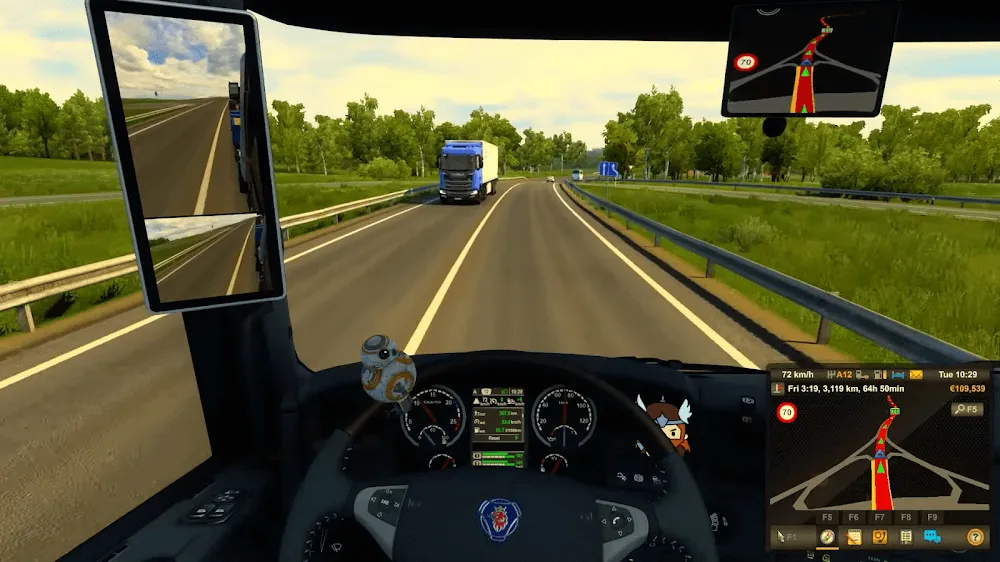Open the blue chat messages tab
Image resolution: width=1000 pixels, height=562 pixels.
tap(932, 537)
